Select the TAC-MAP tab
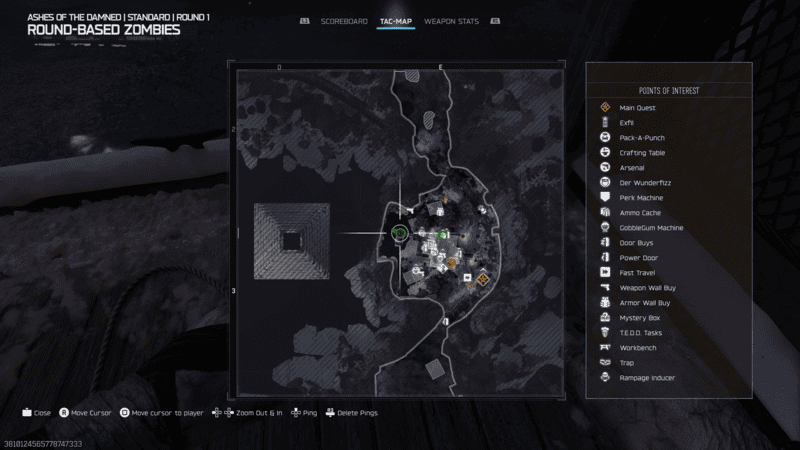 click(395, 21)
